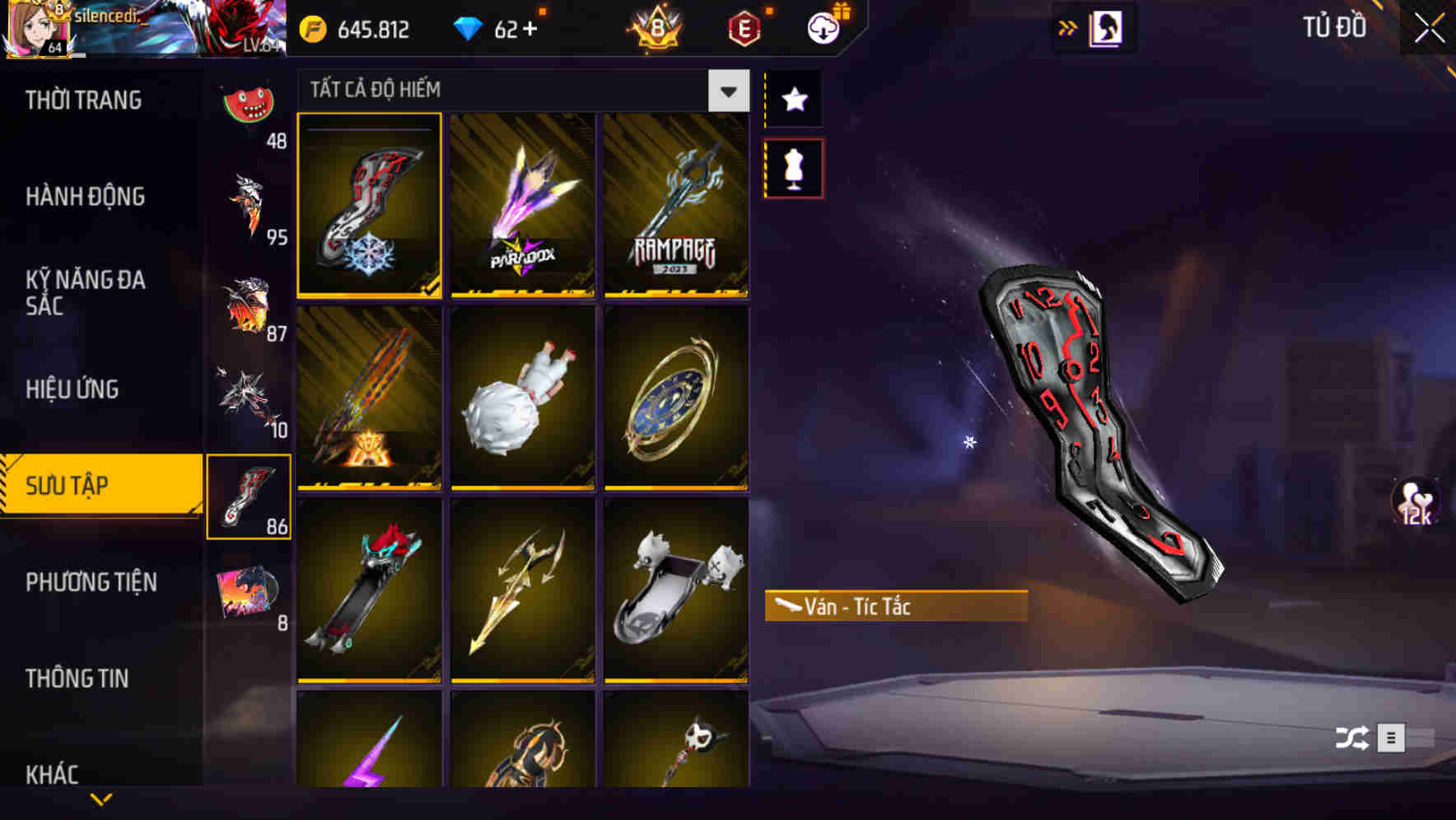Toggle the favorite star filter

793,100
